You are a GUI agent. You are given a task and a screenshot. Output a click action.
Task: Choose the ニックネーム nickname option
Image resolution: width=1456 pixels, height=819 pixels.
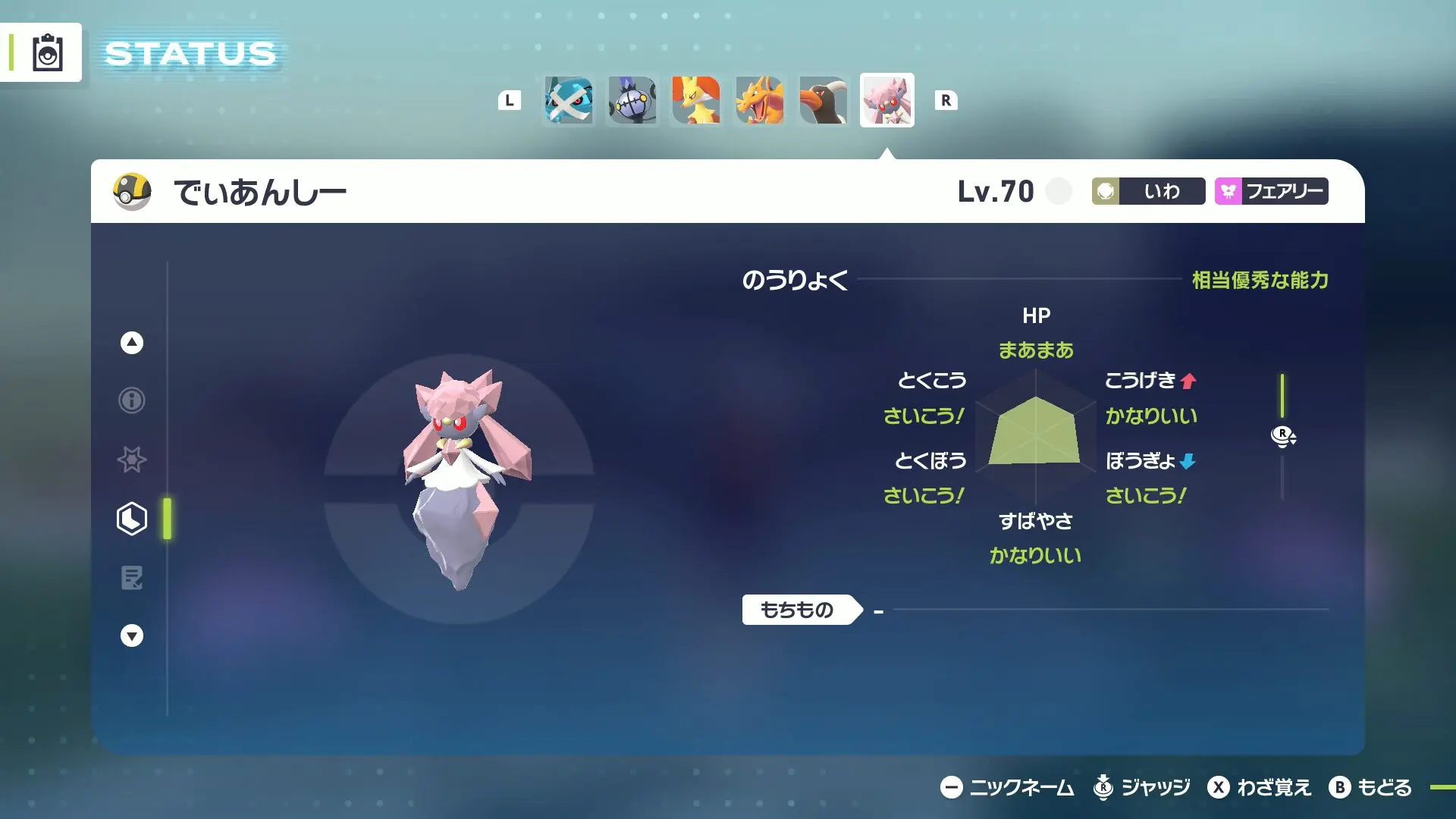(1007, 788)
